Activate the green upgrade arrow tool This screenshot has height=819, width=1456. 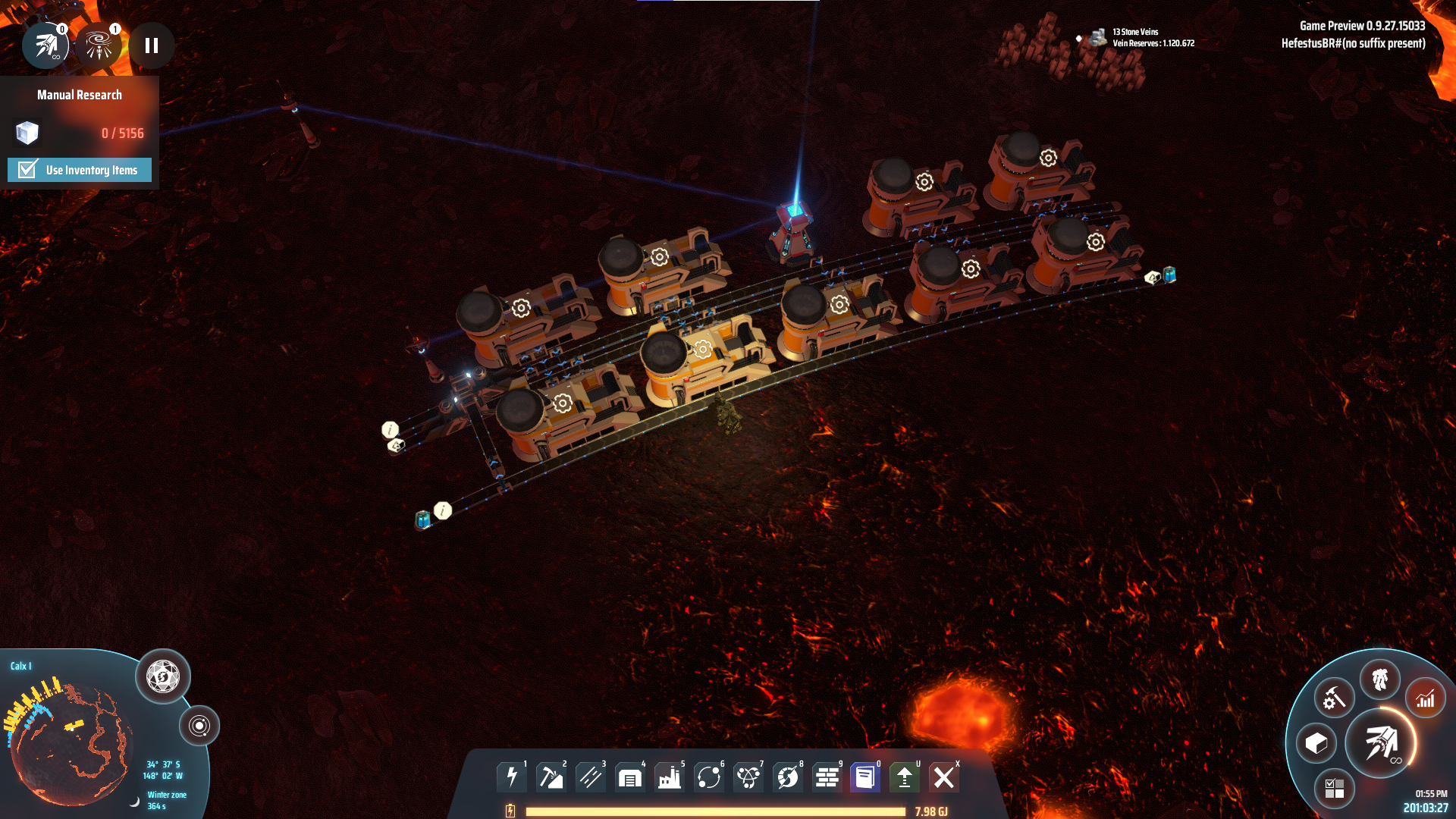pyautogui.click(x=905, y=777)
